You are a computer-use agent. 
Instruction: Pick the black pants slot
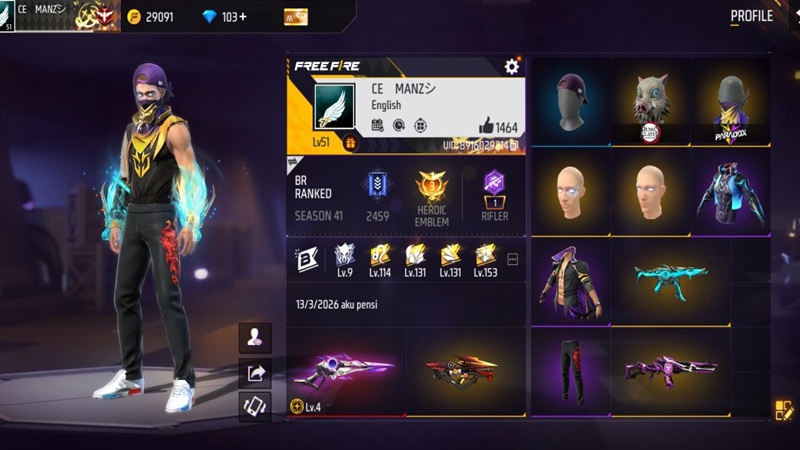570,370
